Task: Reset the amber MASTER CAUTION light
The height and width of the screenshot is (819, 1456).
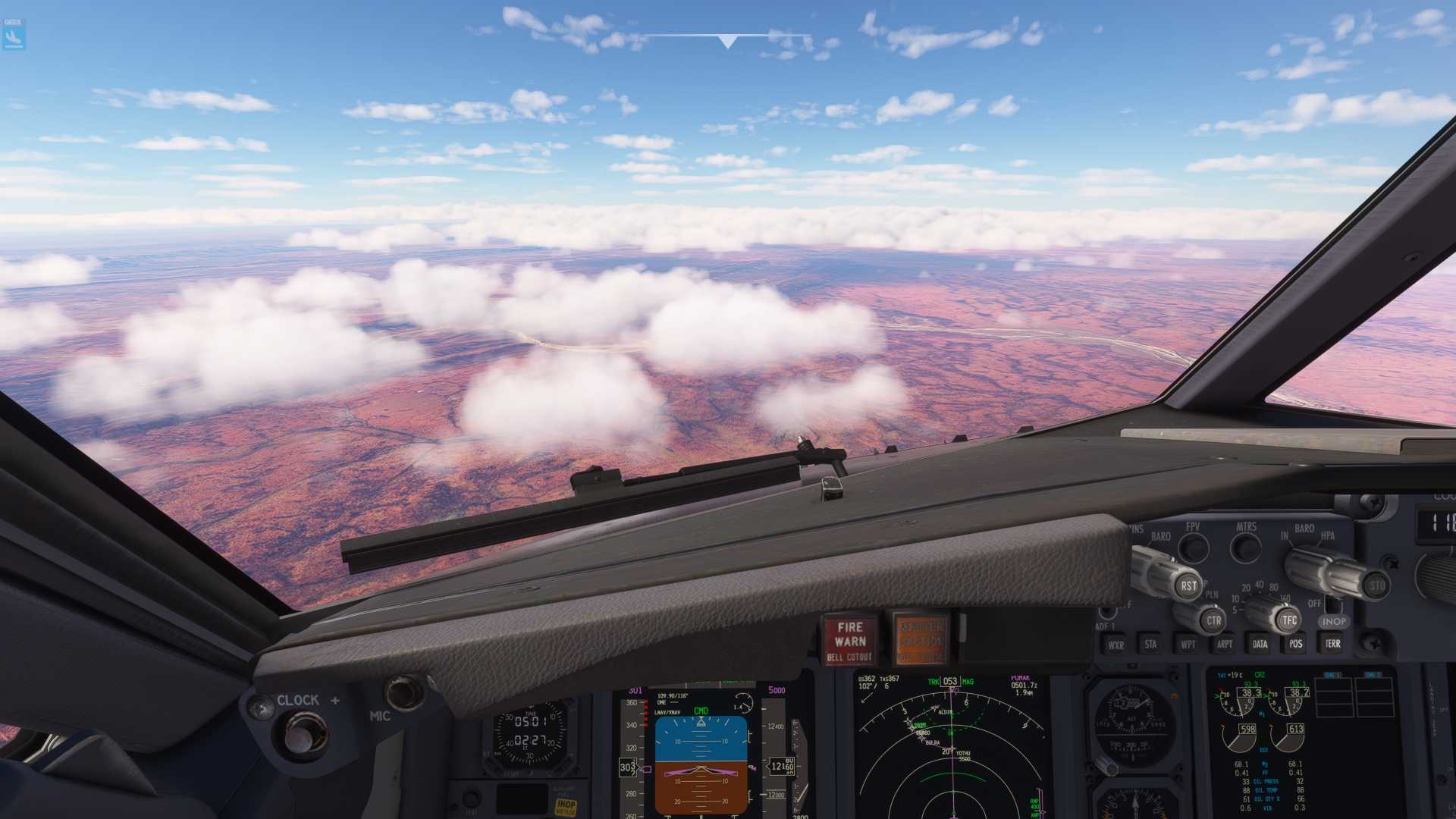Action: click(921, 640)
